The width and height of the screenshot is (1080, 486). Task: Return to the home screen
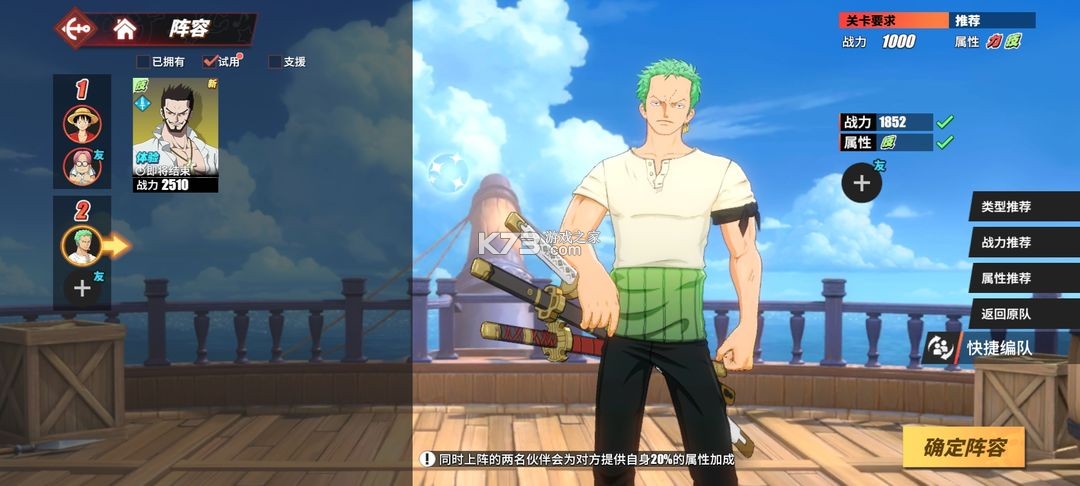click(125, 29)
